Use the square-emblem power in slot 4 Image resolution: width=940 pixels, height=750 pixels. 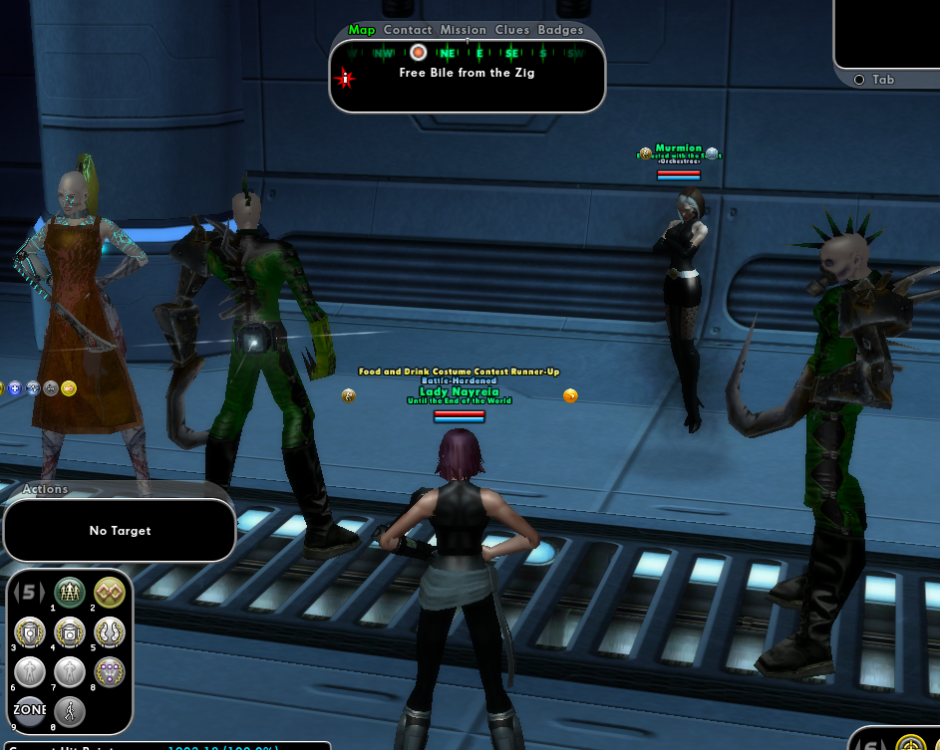70,632
